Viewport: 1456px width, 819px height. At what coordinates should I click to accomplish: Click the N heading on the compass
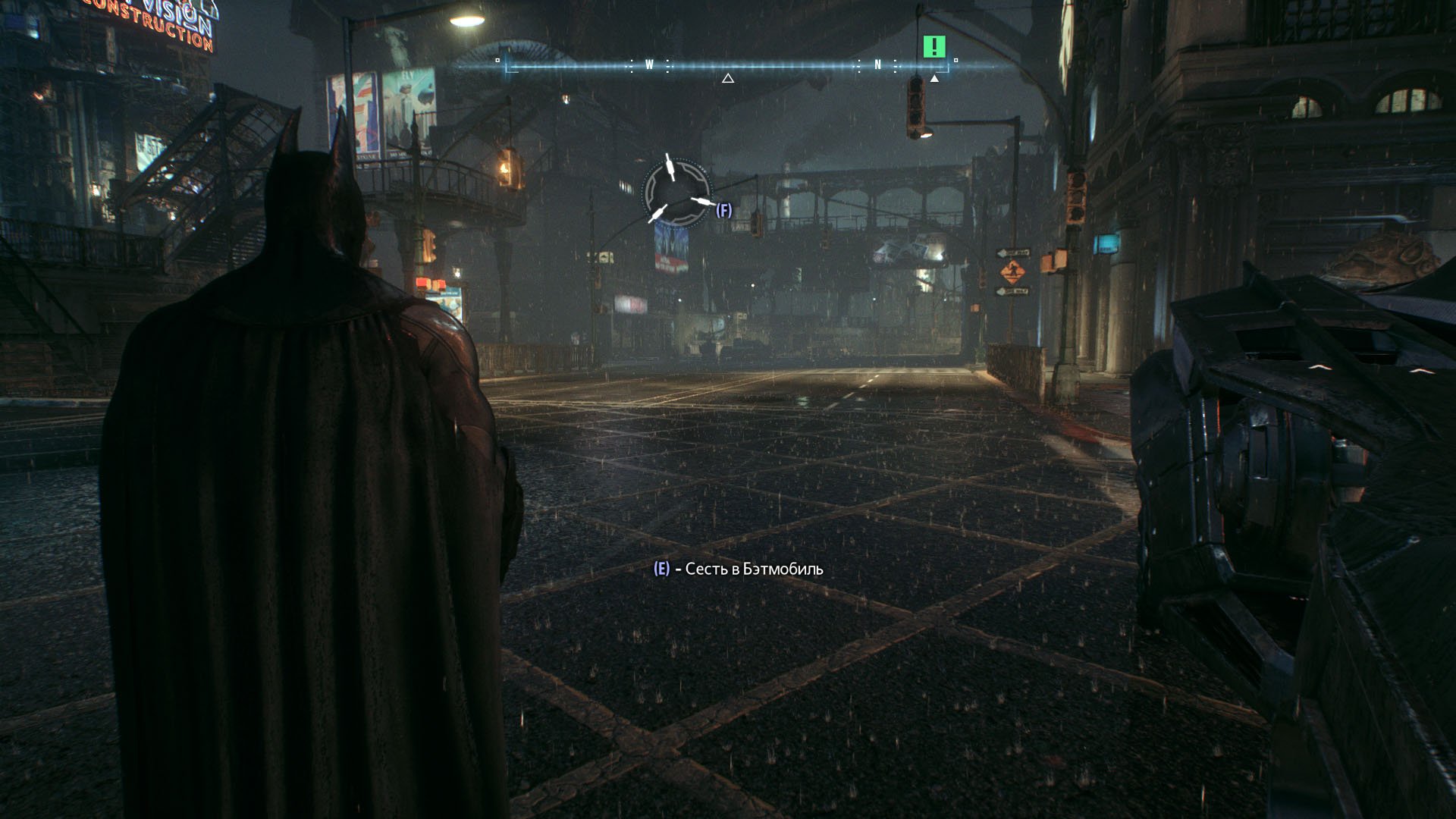878,65
